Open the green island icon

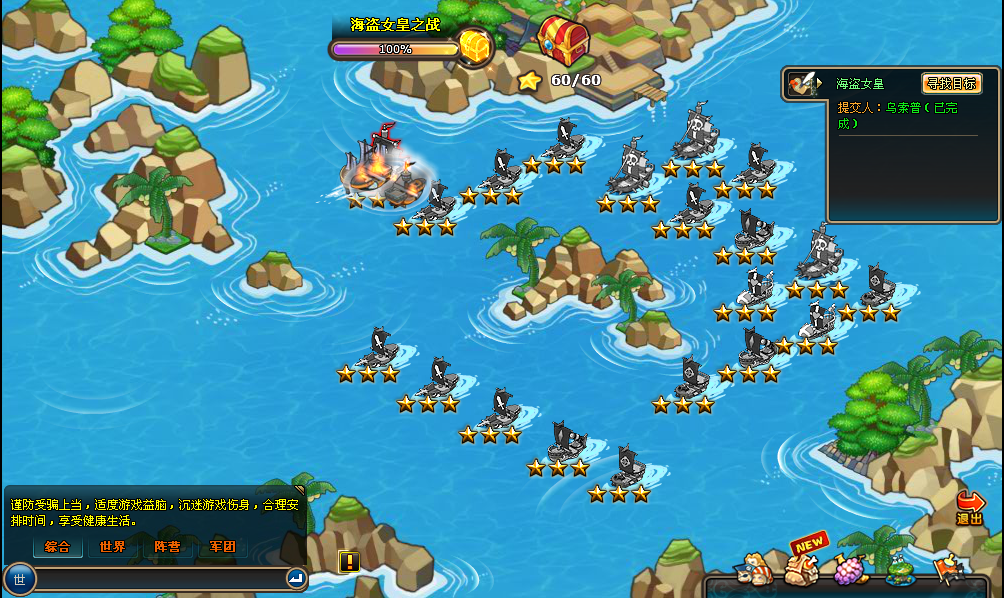coord(899,572)
